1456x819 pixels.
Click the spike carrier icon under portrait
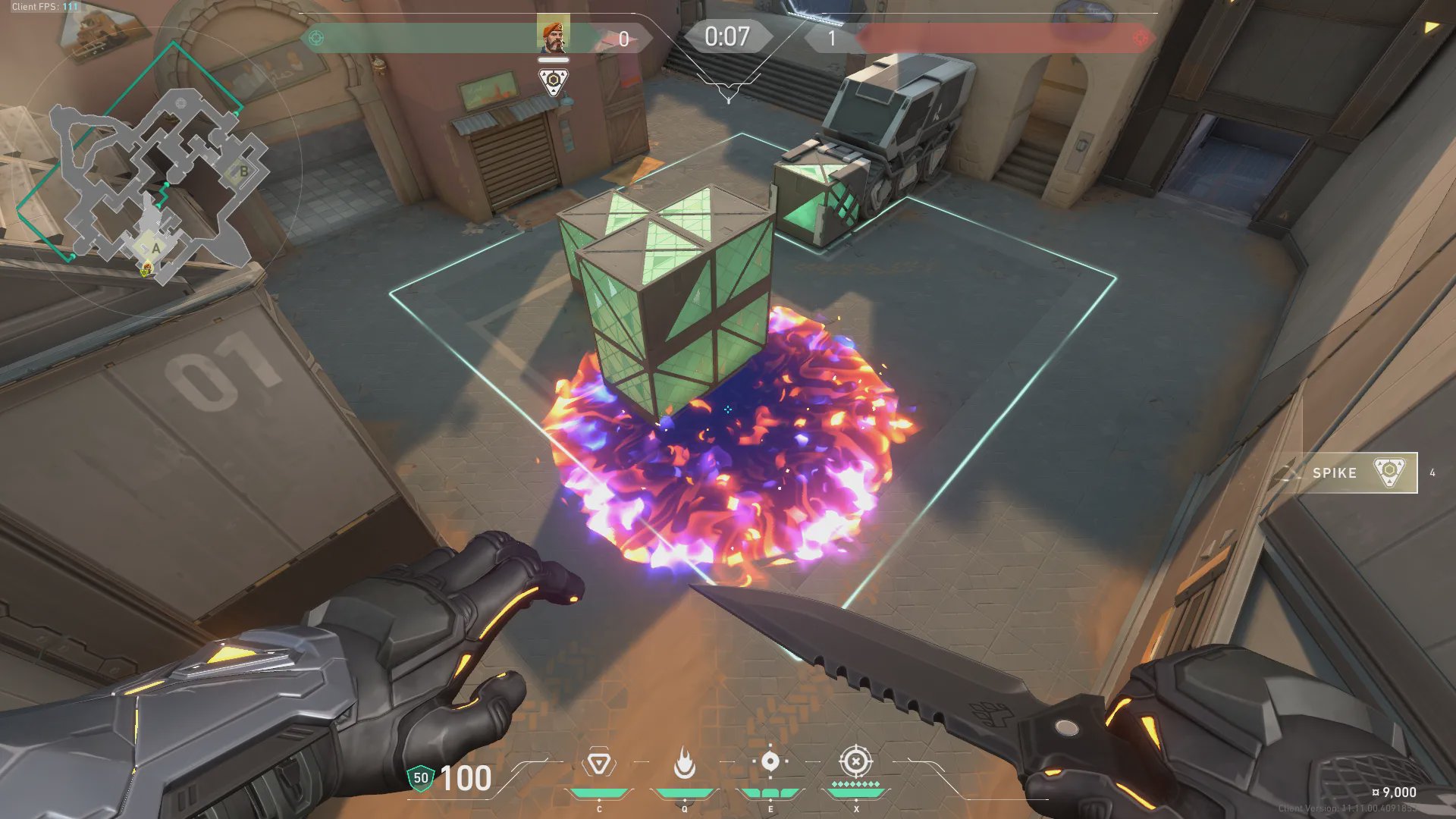coord(554,81)
